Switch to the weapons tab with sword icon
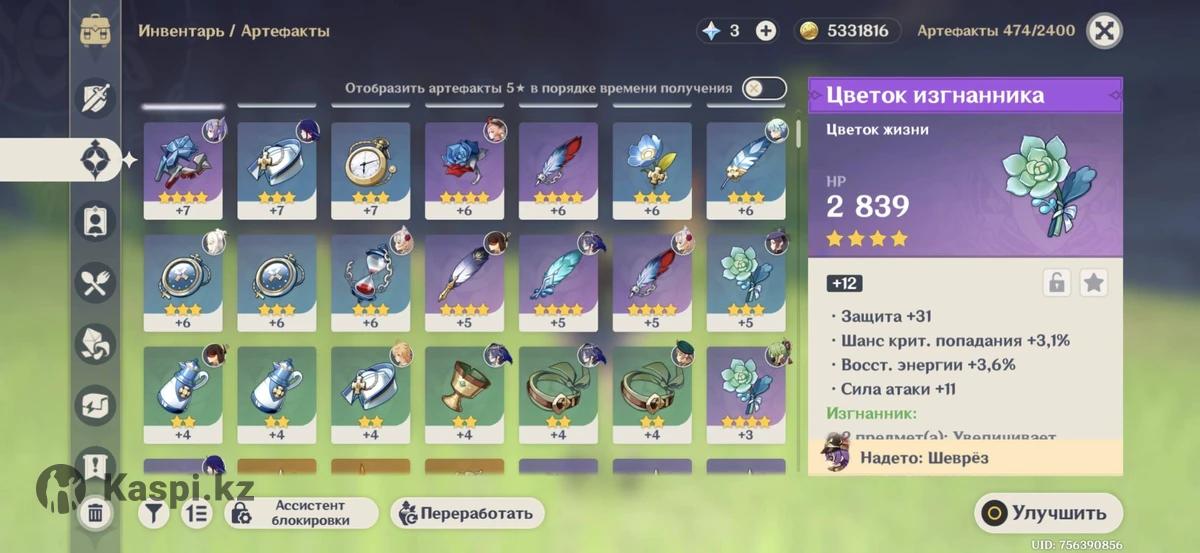Image resolution: width=1200 pixels, height=553 pixels. click(x=96, y=97)
